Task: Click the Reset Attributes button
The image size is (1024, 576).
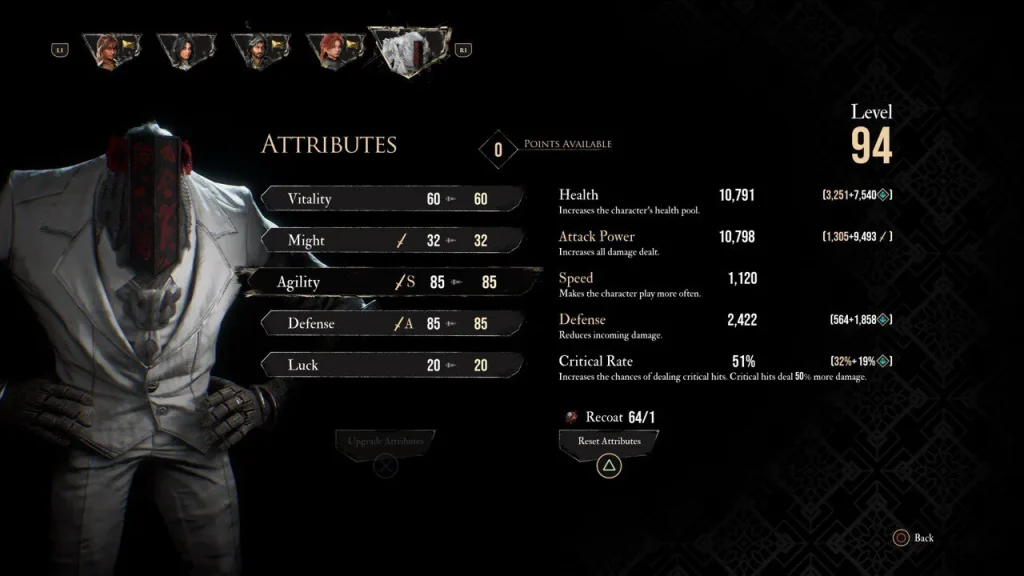Action: click(609, 441)
